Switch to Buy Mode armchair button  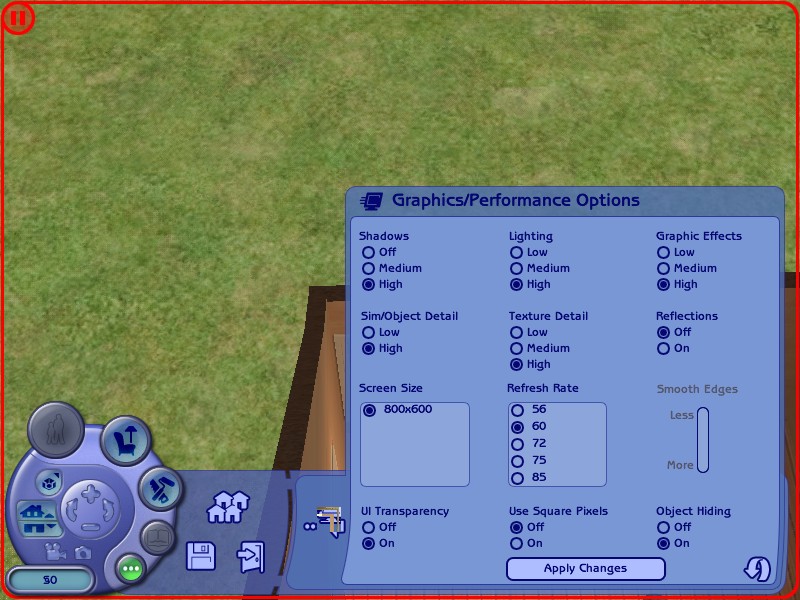(x=126, y=437)
